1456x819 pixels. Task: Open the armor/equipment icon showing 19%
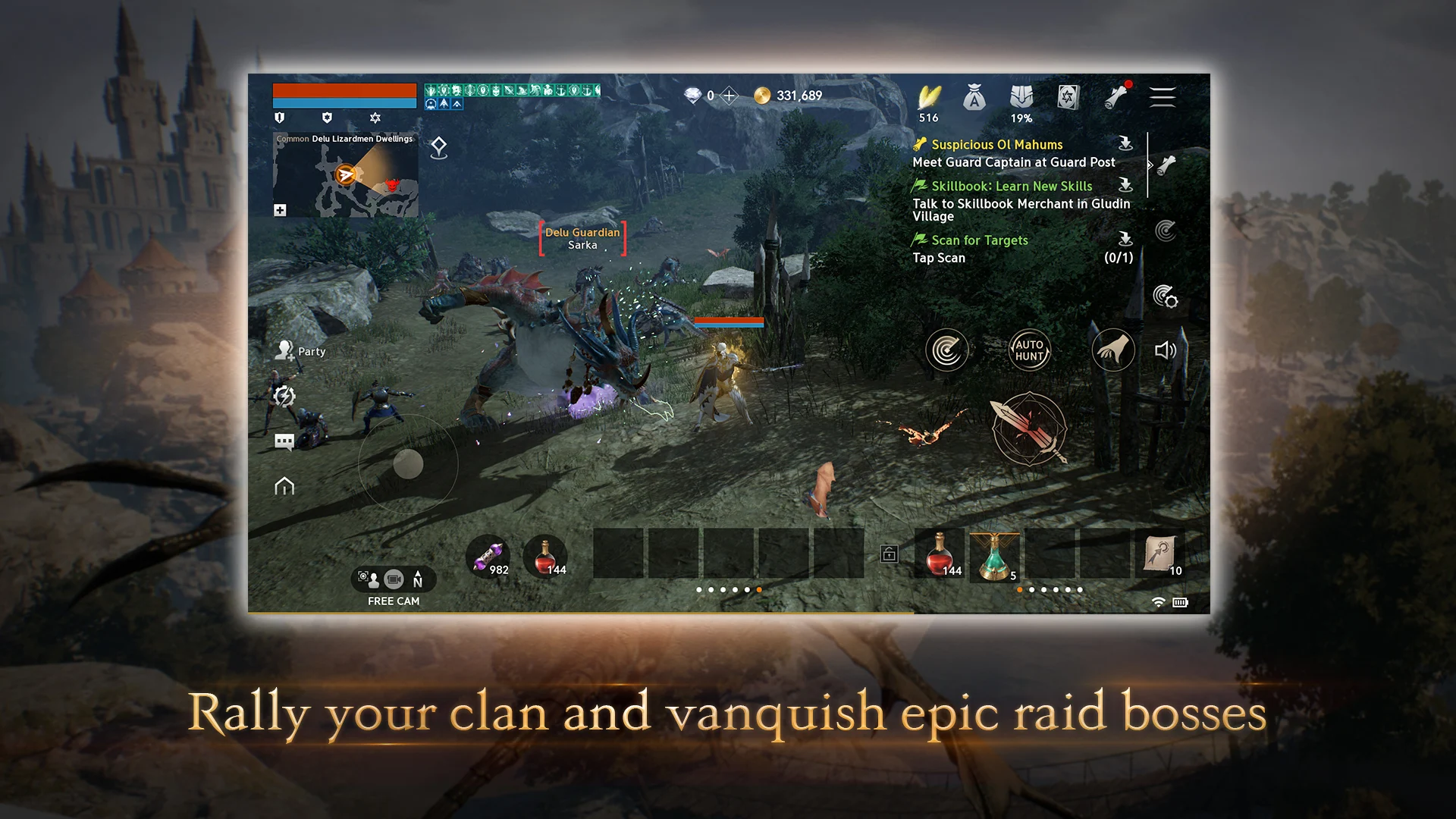tap(1021, 97)
